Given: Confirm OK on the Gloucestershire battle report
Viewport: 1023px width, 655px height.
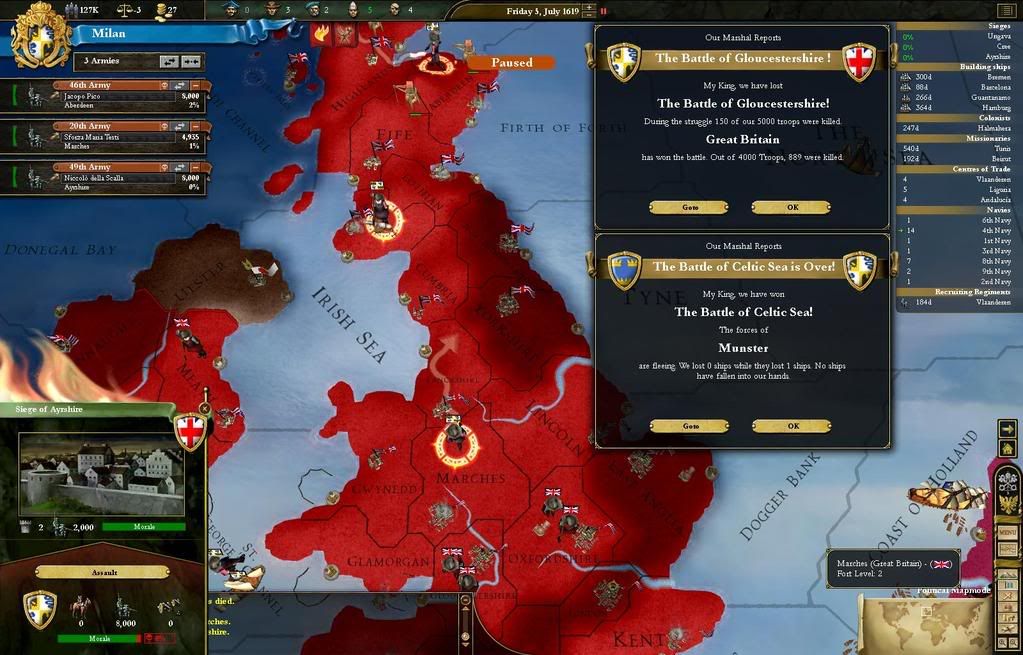Looking at the screenshot, I should pyautogui.click(x=791, y=208).
